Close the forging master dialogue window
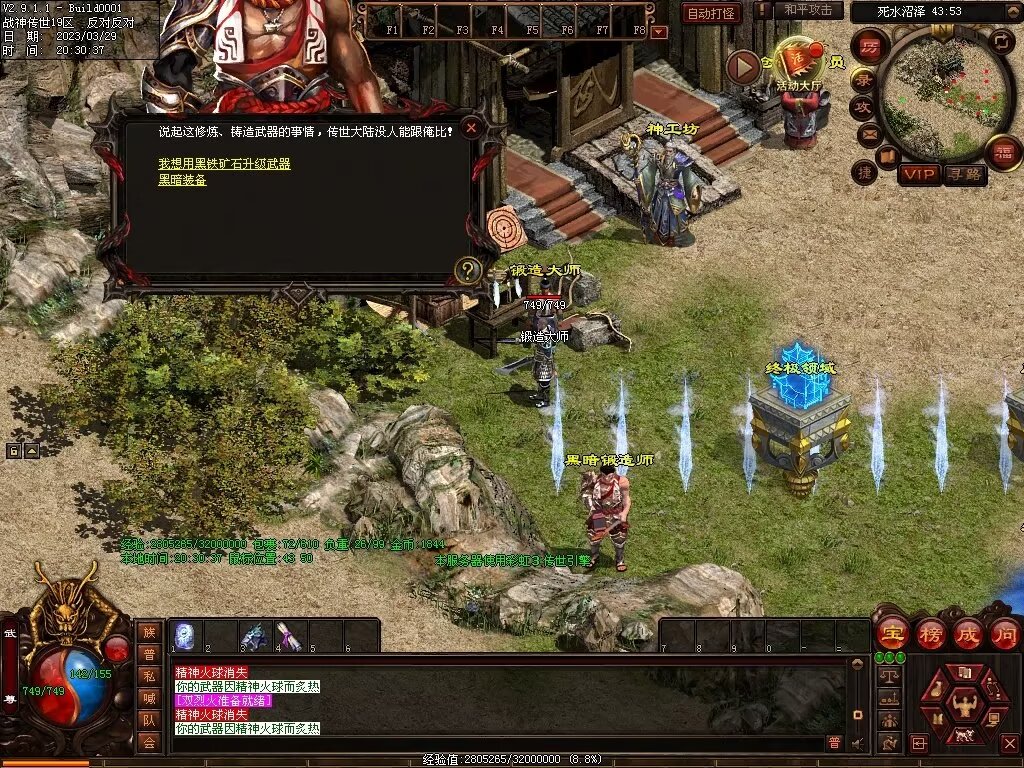 [471, 128]
